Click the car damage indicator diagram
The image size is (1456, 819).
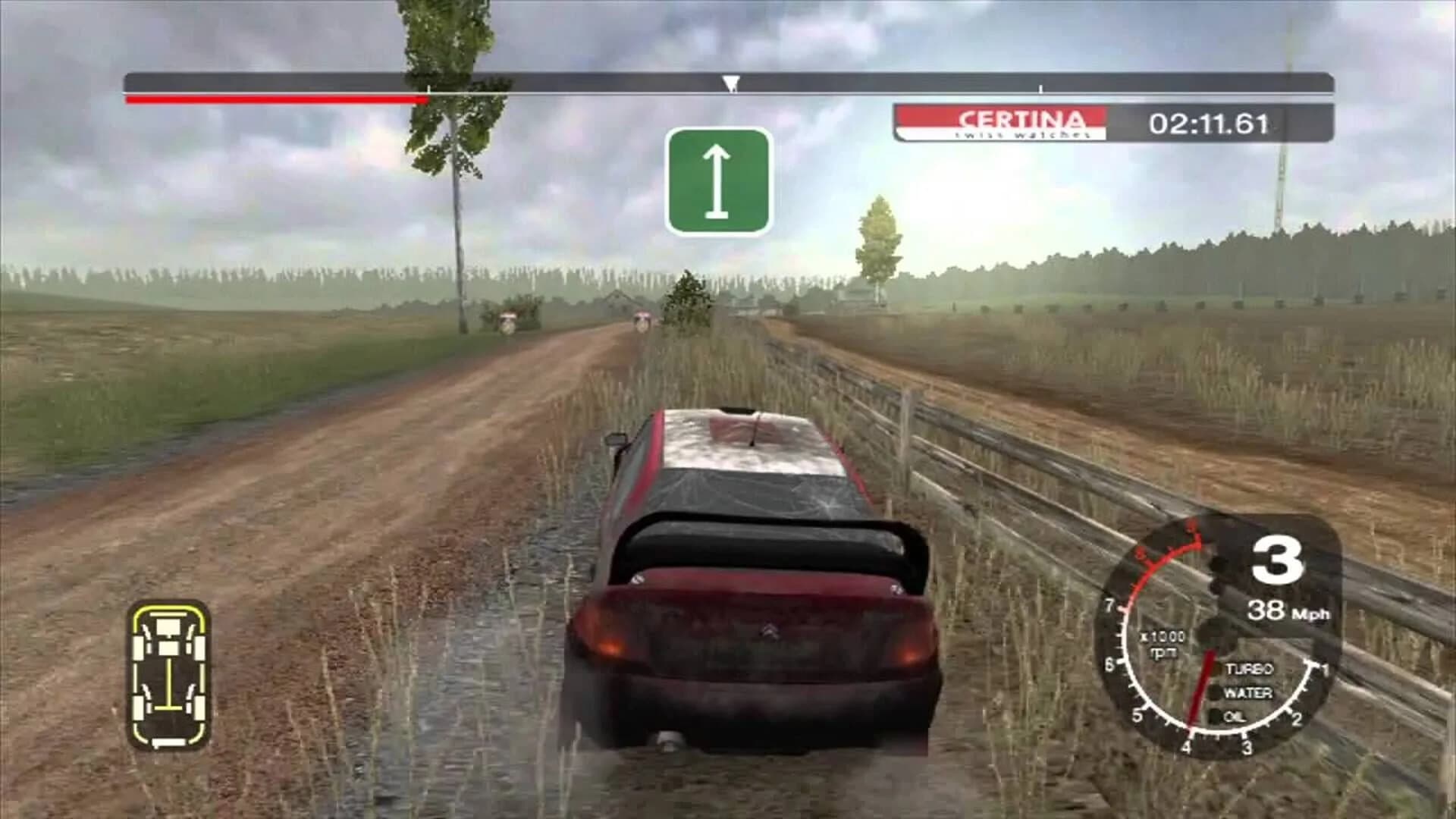170,677
